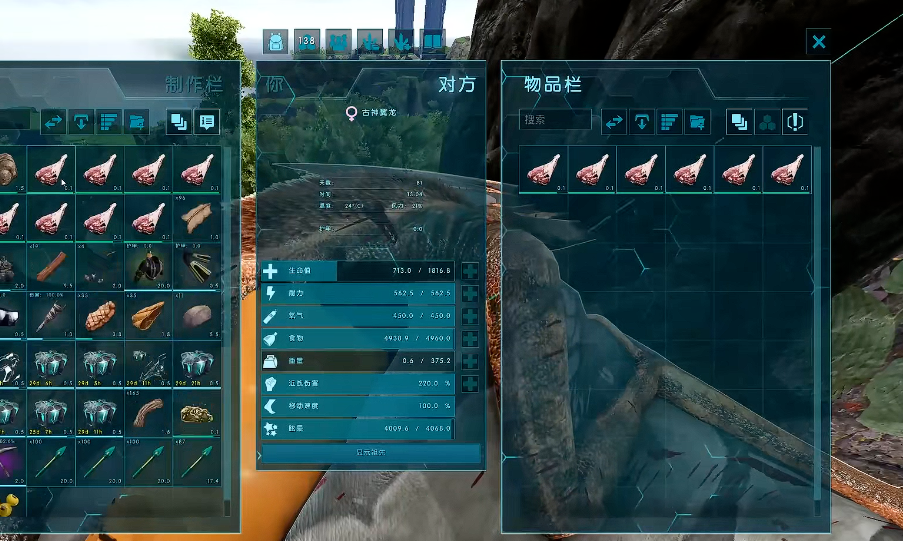This screenshot has width=903, height=541.
Task: Click the search field in the 物品栏 panel
Action: [x=555, y=120]
